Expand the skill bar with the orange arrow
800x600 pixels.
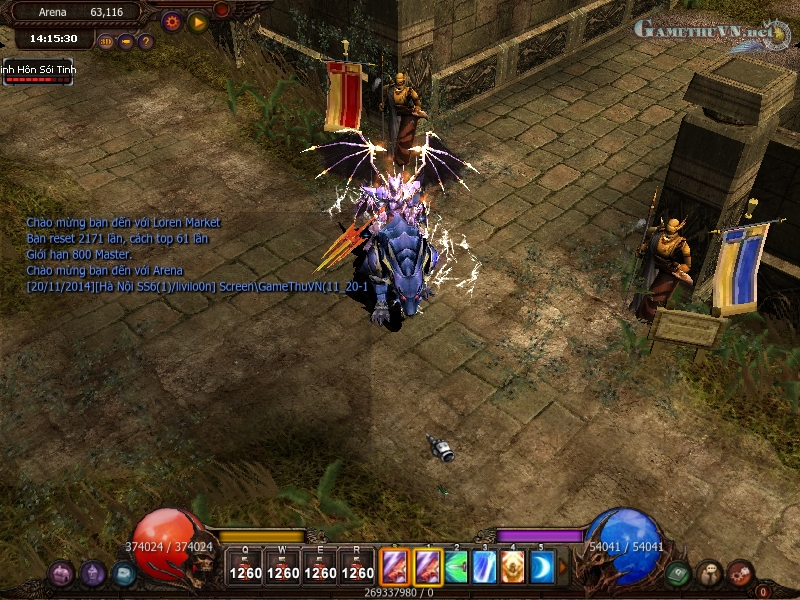[563, 567]
